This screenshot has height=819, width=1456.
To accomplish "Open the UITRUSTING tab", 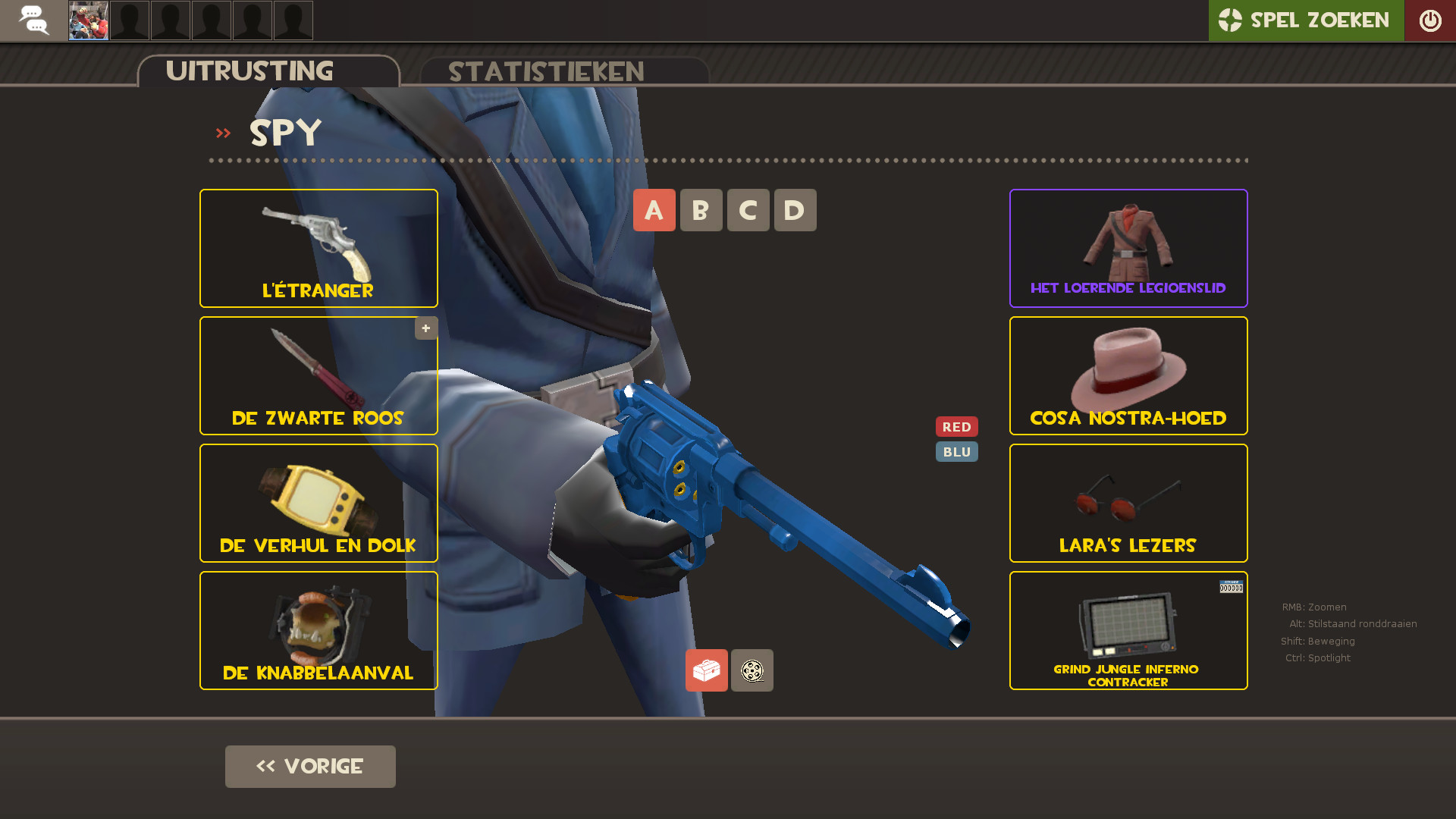I will (250, 71).
